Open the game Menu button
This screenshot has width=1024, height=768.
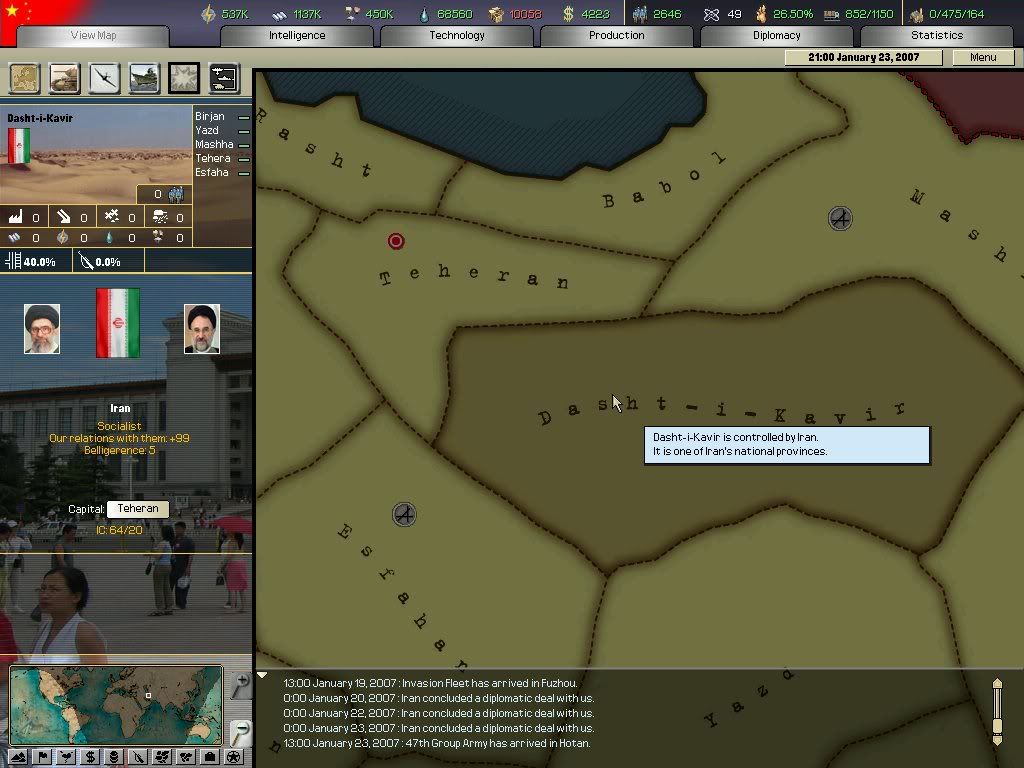click(x=983, y=58)
